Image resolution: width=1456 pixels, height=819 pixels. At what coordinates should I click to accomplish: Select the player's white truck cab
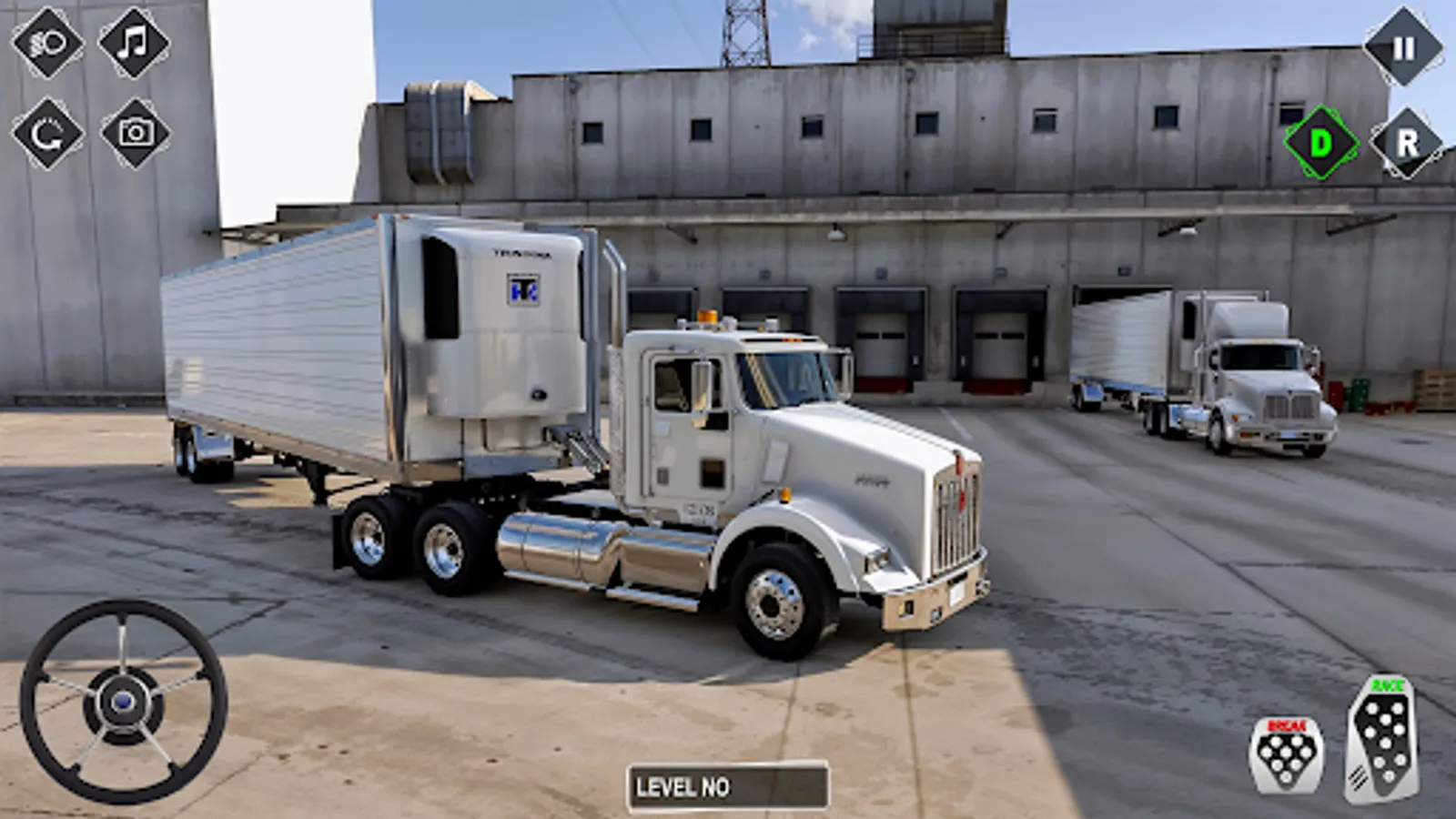pos(728,428)
